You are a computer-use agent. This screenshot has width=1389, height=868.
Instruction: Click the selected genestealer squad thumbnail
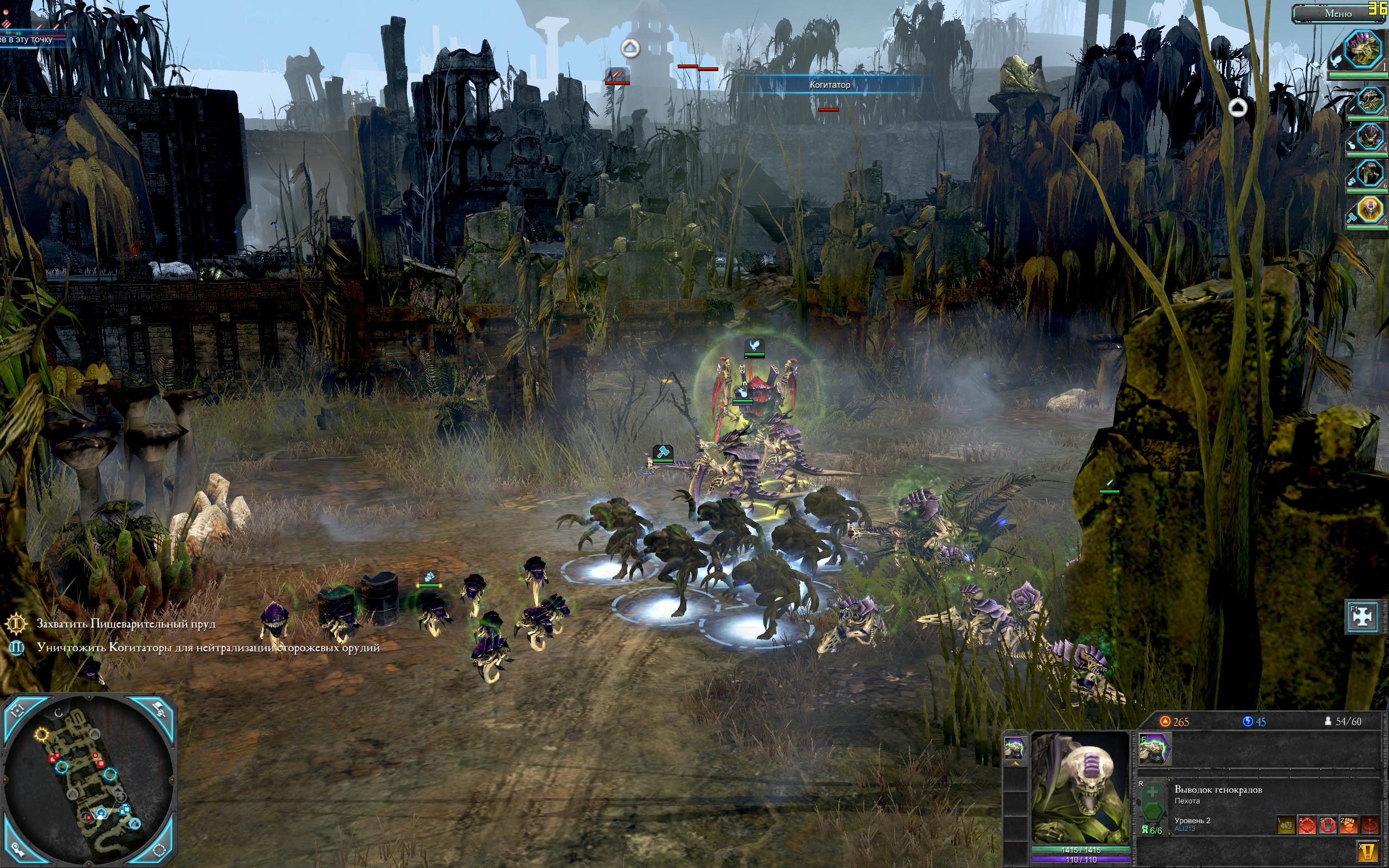tap(1015, 749)
